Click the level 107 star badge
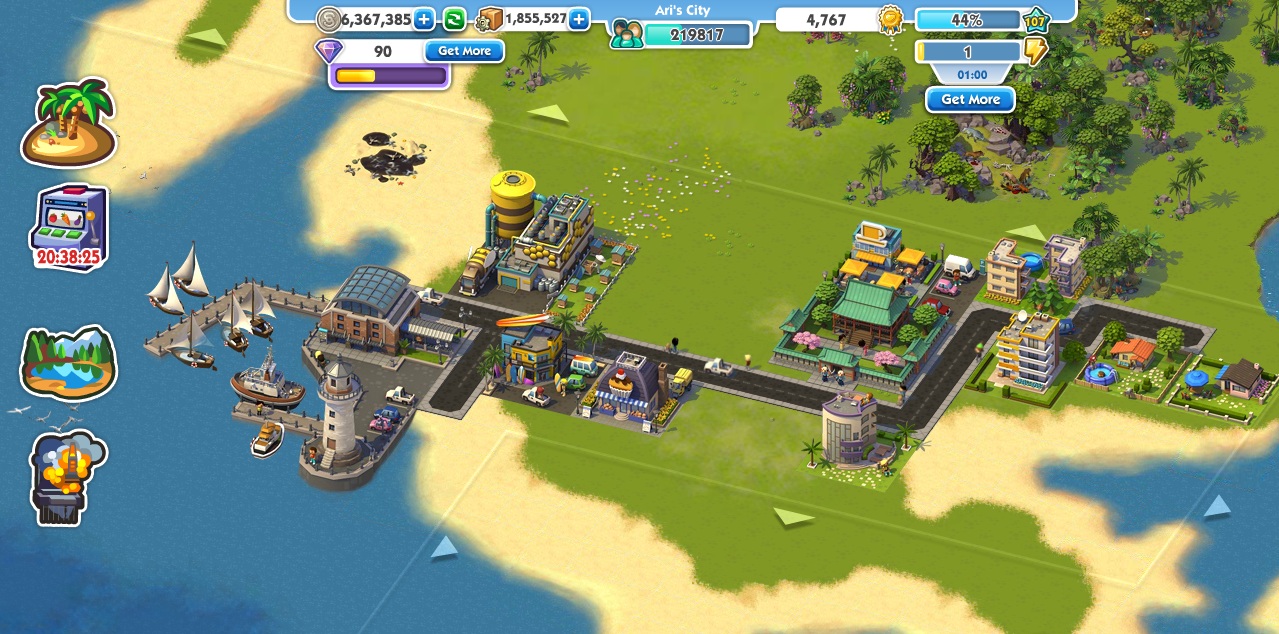Screen dimensions: 1279x634 1035,19
